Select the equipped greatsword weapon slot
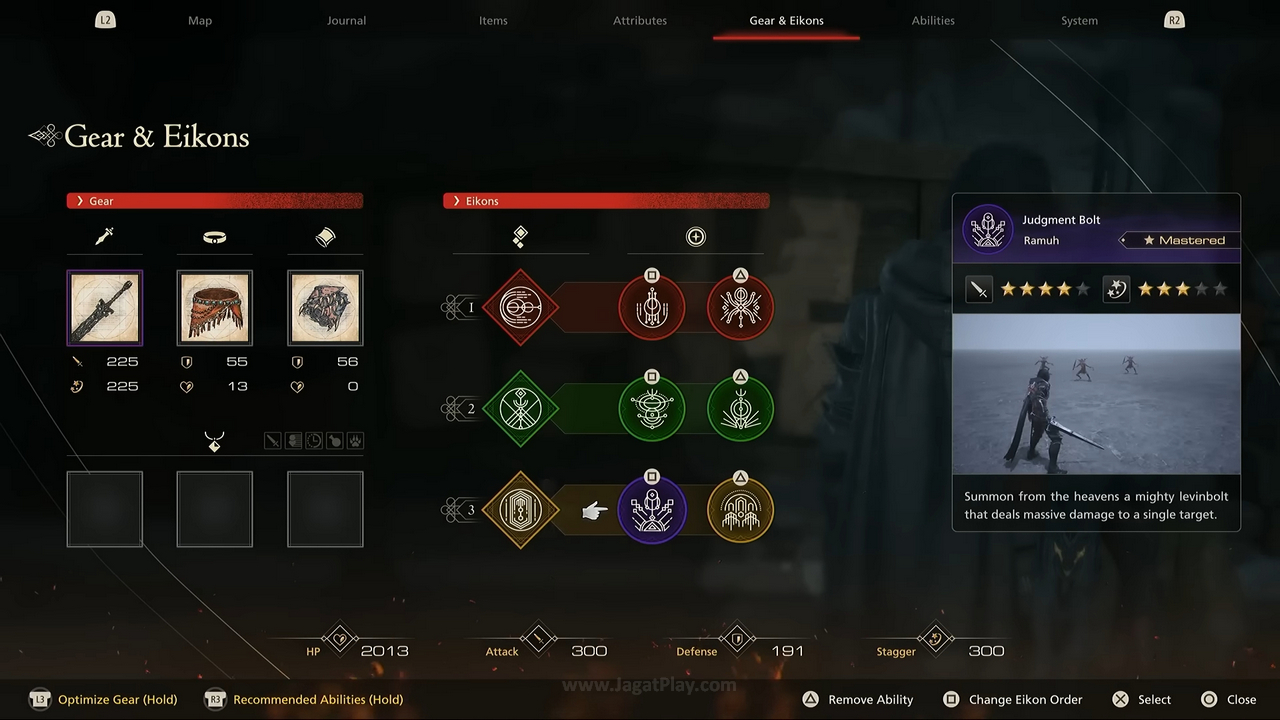Screen dimensions: 1280x720 (105, 308)
